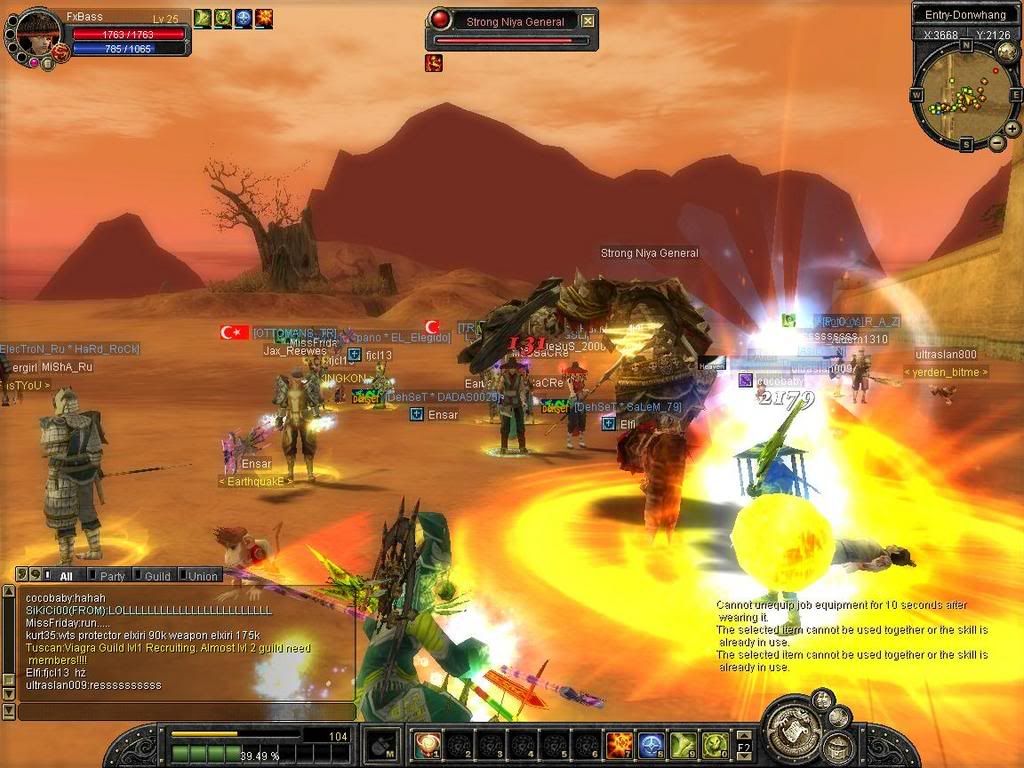Screen dimensions: 1024x768
Task: Close the Strong Niya General target panel
Action: [x=587, y=21]
